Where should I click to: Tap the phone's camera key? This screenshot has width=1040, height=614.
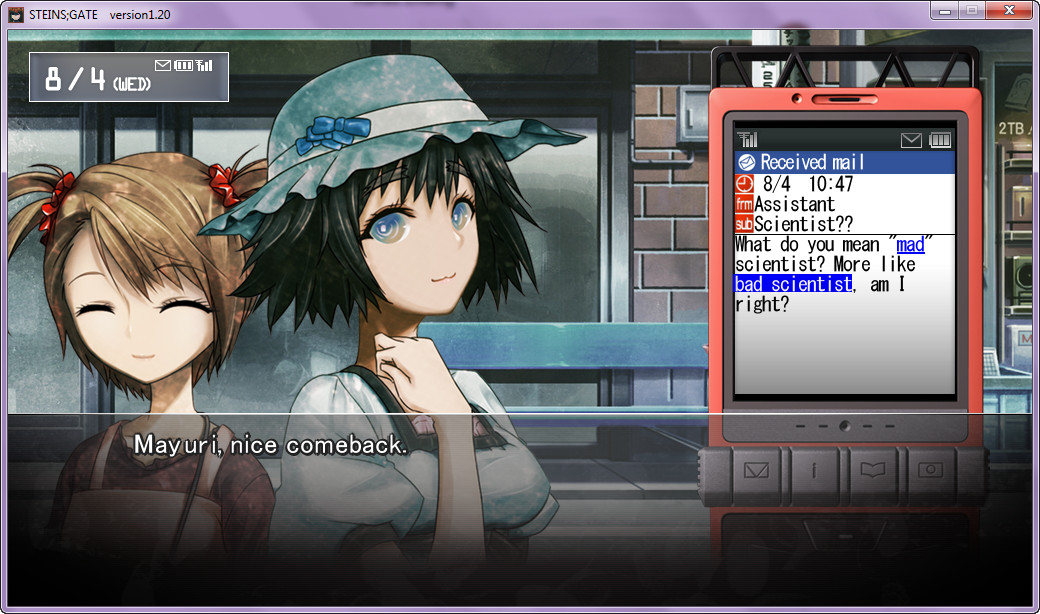(931, 470)
